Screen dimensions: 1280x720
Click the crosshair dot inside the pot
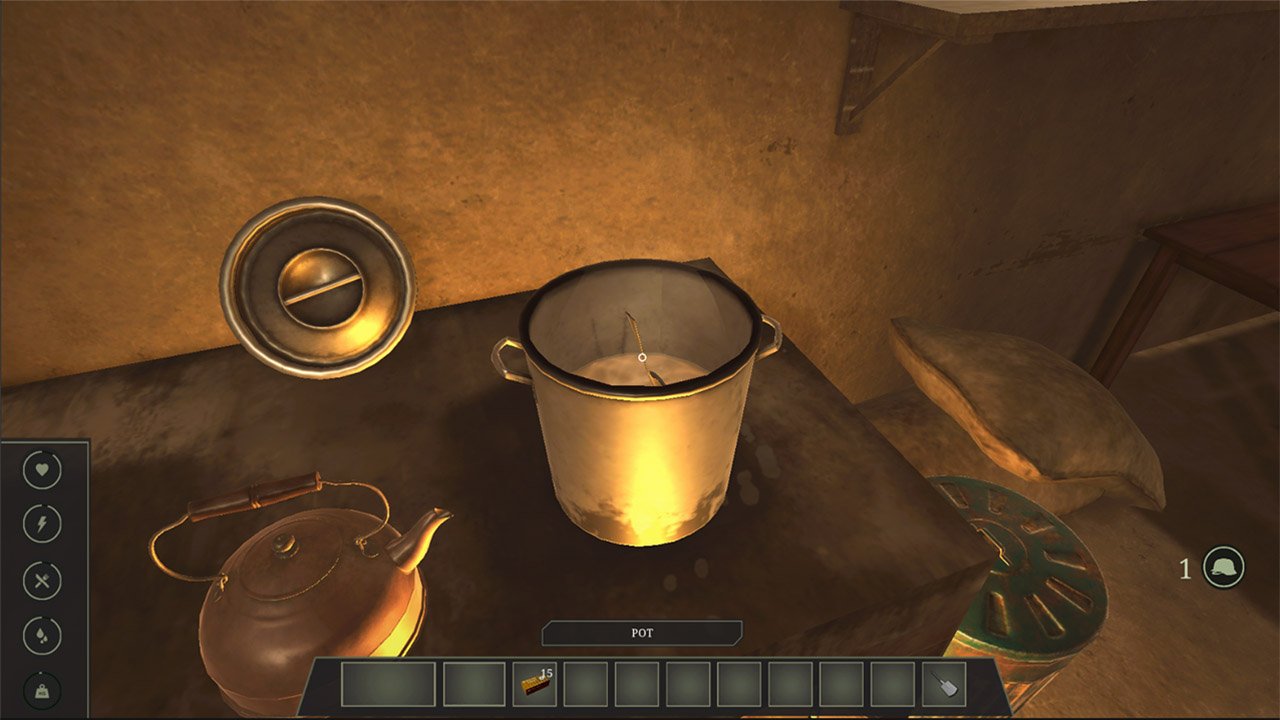[x=641, y=355]
